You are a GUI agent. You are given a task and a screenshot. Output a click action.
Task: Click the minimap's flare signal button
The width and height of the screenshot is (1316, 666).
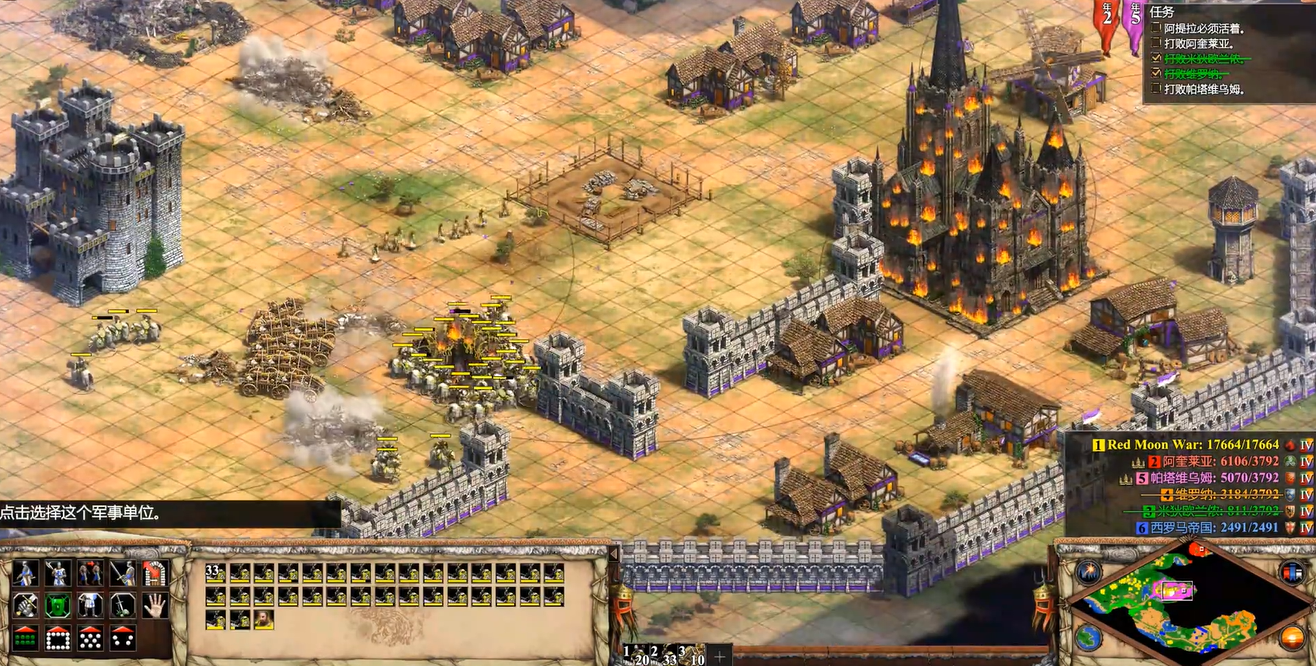[1089, 572]
